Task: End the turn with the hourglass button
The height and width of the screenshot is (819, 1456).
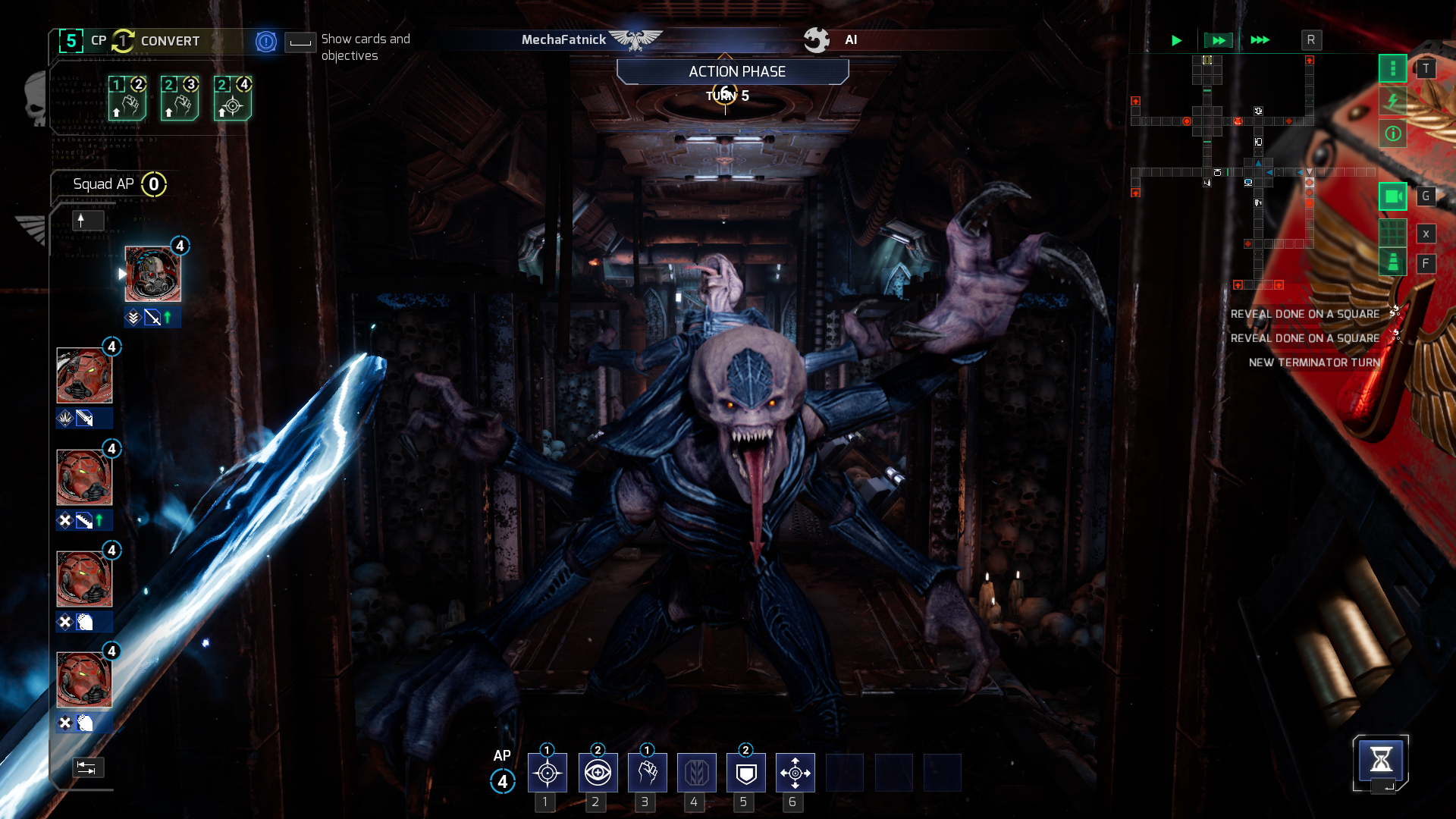Action: 1380,760
